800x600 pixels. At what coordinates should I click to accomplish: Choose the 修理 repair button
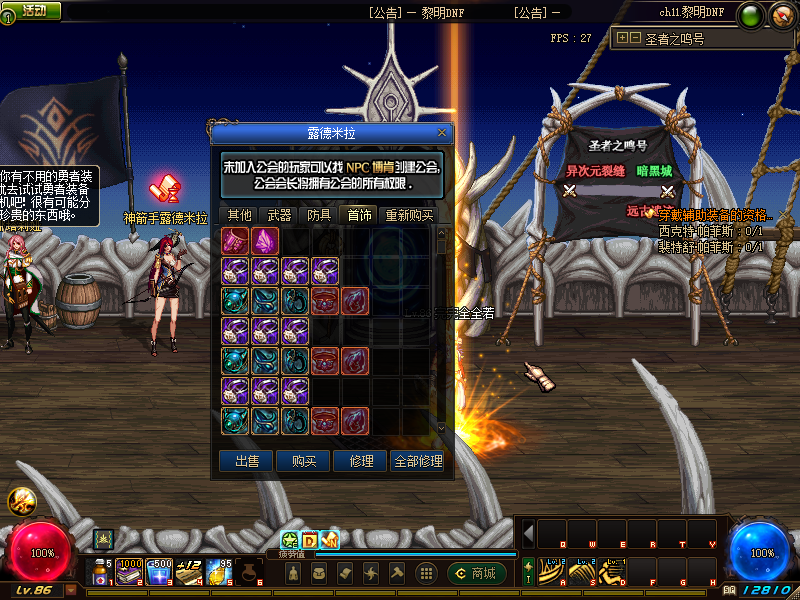(x=361, y=461)
